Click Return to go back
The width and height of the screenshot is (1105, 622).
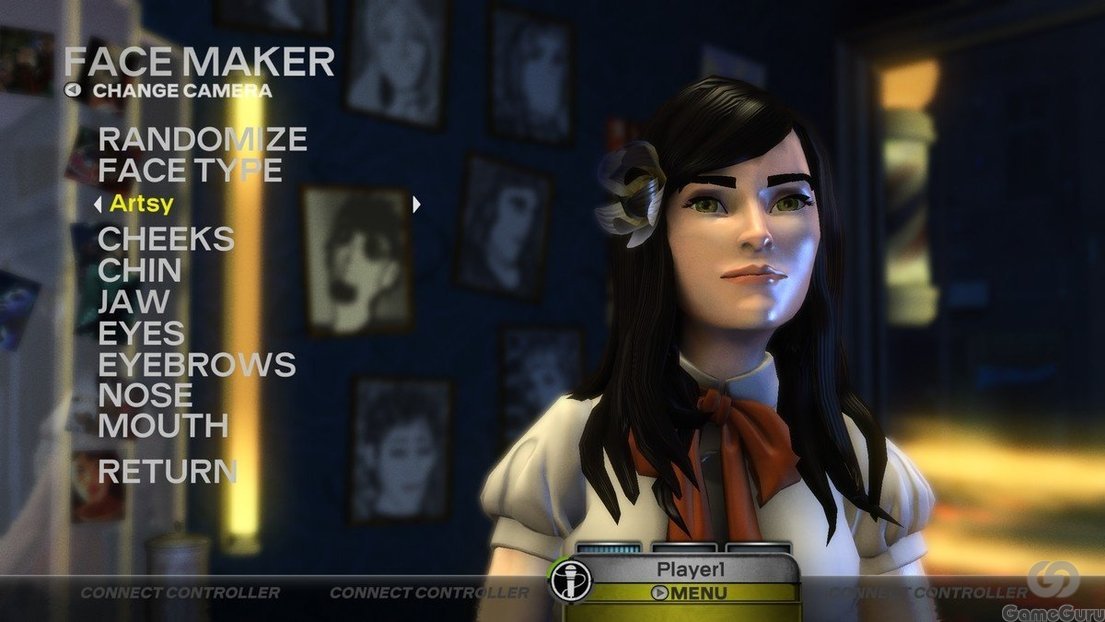point(167,471)
